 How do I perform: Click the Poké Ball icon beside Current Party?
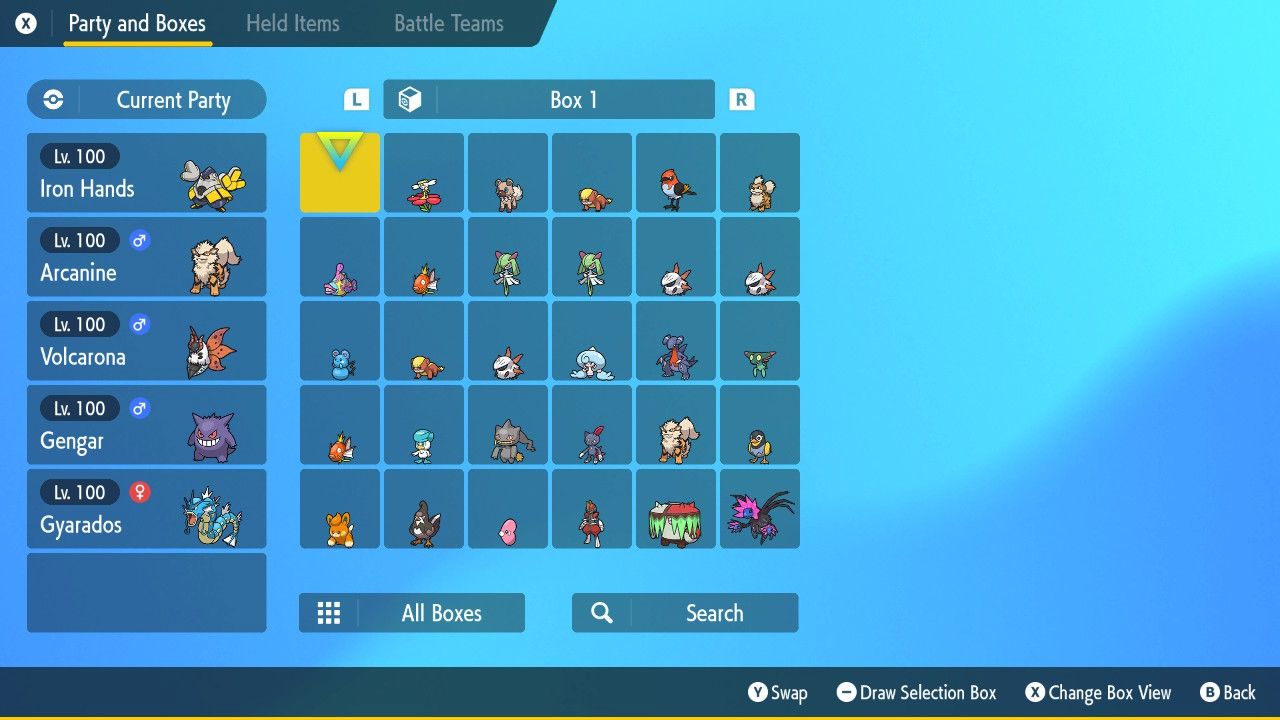point(51,99)
